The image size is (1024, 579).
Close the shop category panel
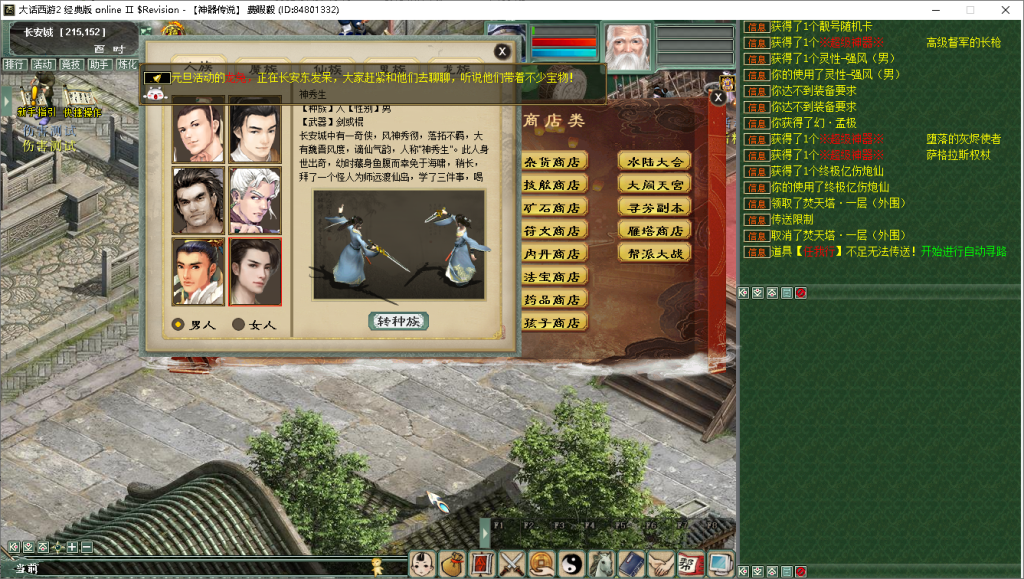pyautogui.click(x=718, y=98)
